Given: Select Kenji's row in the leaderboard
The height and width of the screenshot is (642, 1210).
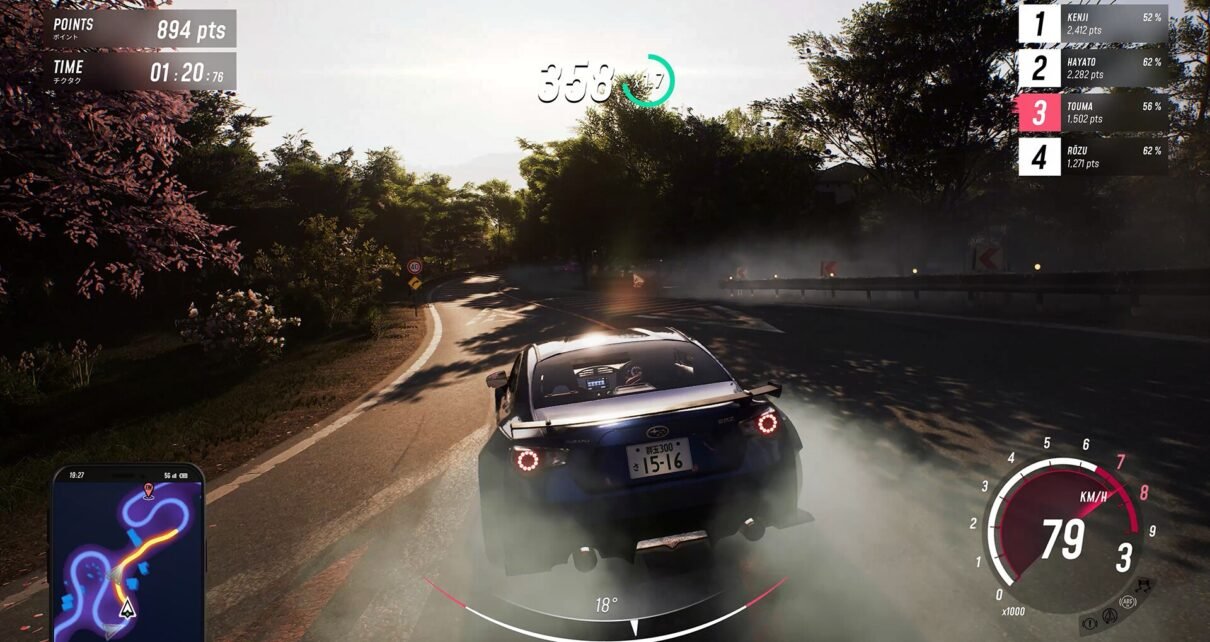Looking at the screenshot, I should point(1092,24).
